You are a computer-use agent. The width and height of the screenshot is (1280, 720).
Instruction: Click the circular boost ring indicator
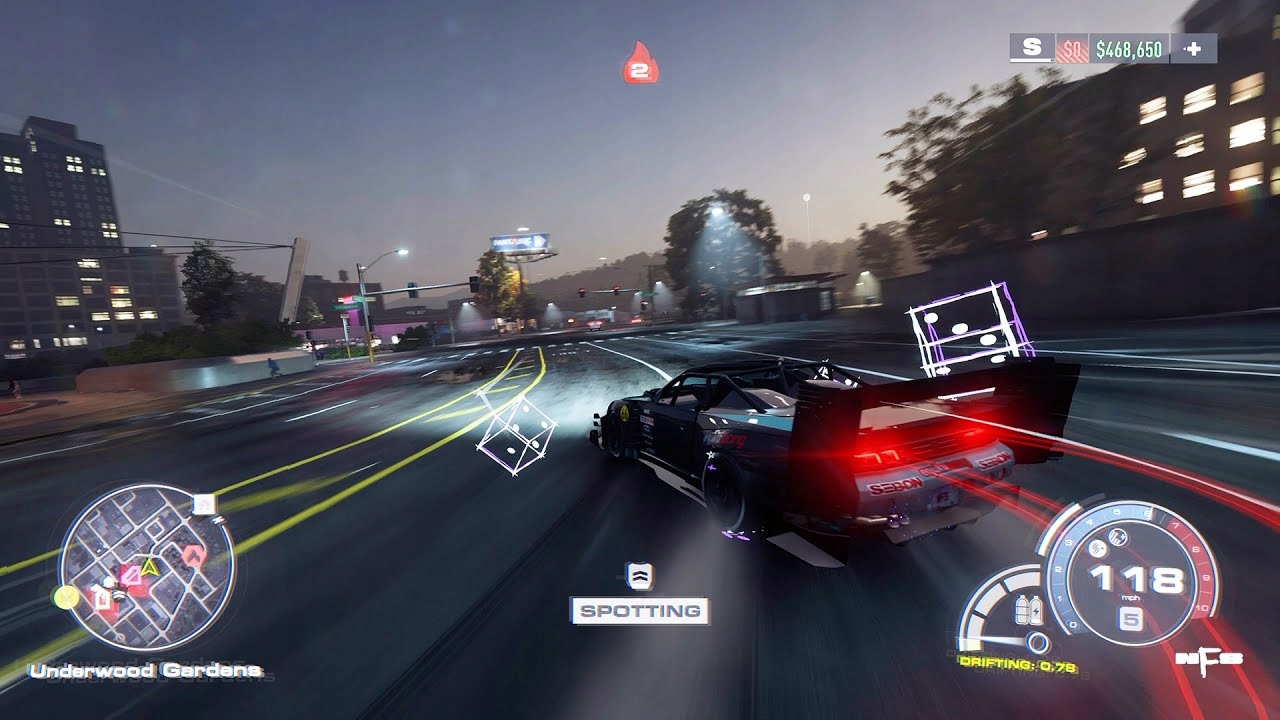1037,642
